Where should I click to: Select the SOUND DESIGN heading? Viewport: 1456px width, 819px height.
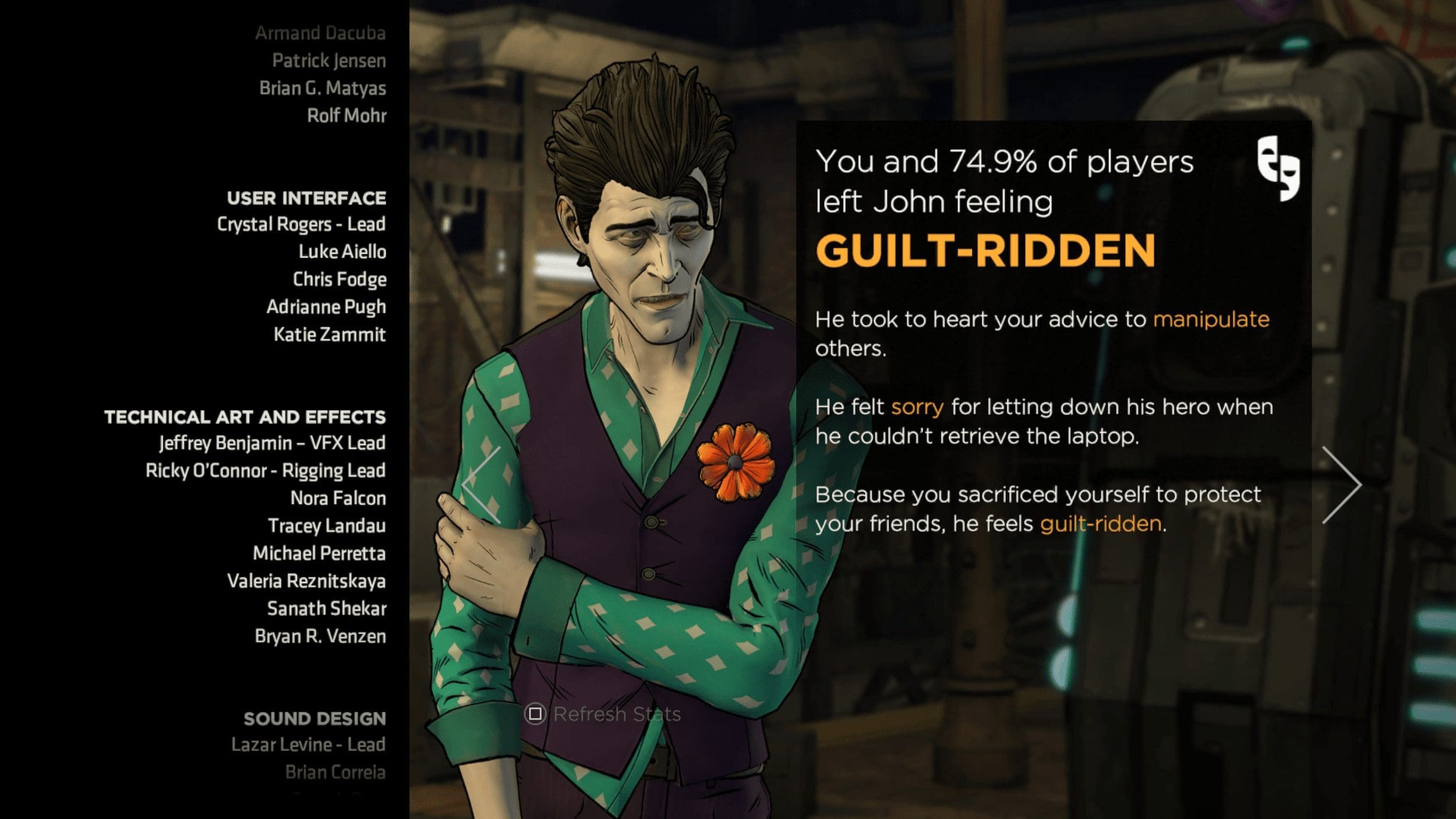[x=314, y=719]
